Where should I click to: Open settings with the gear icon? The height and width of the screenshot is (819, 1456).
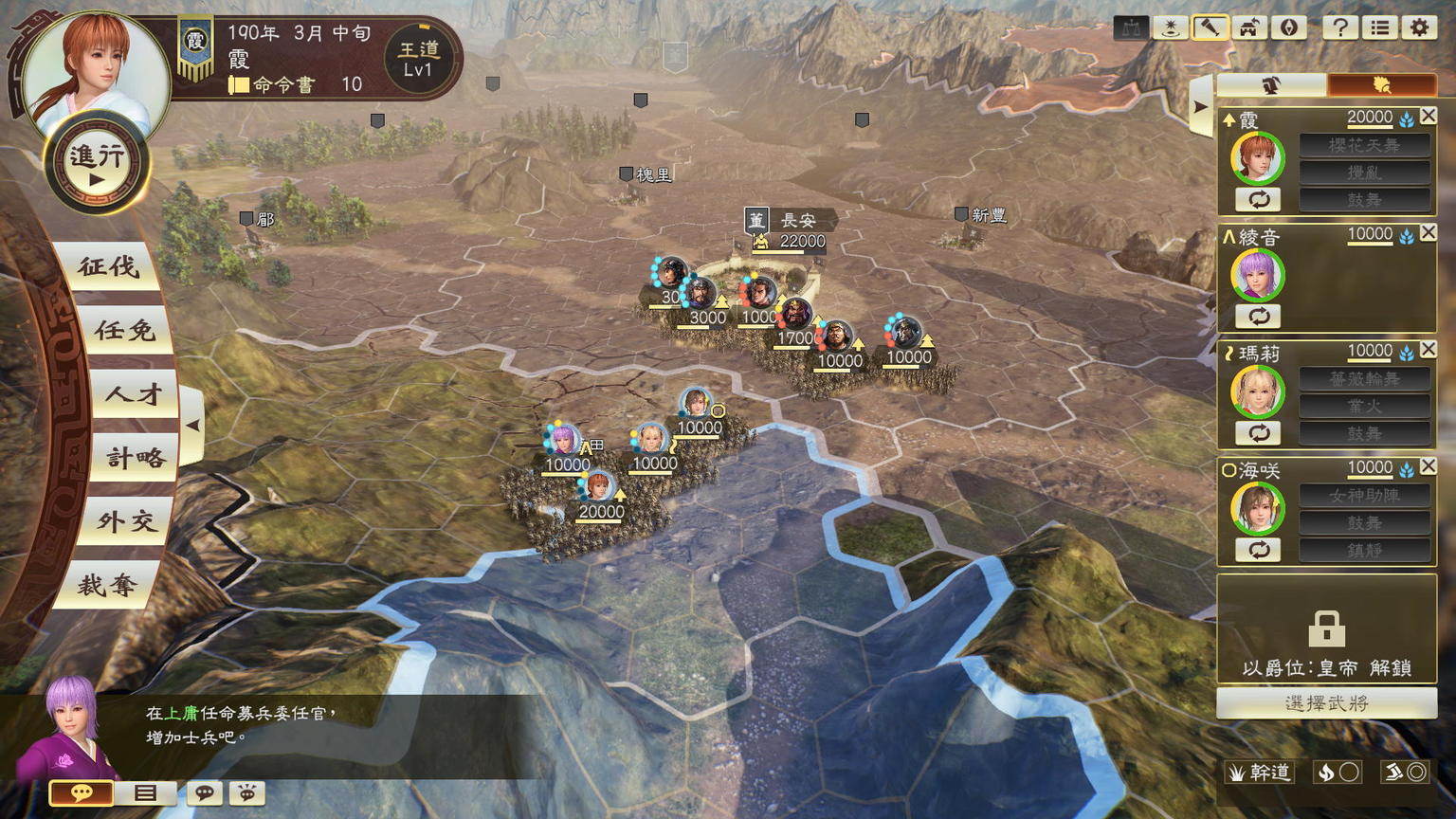pos(1419,27)
